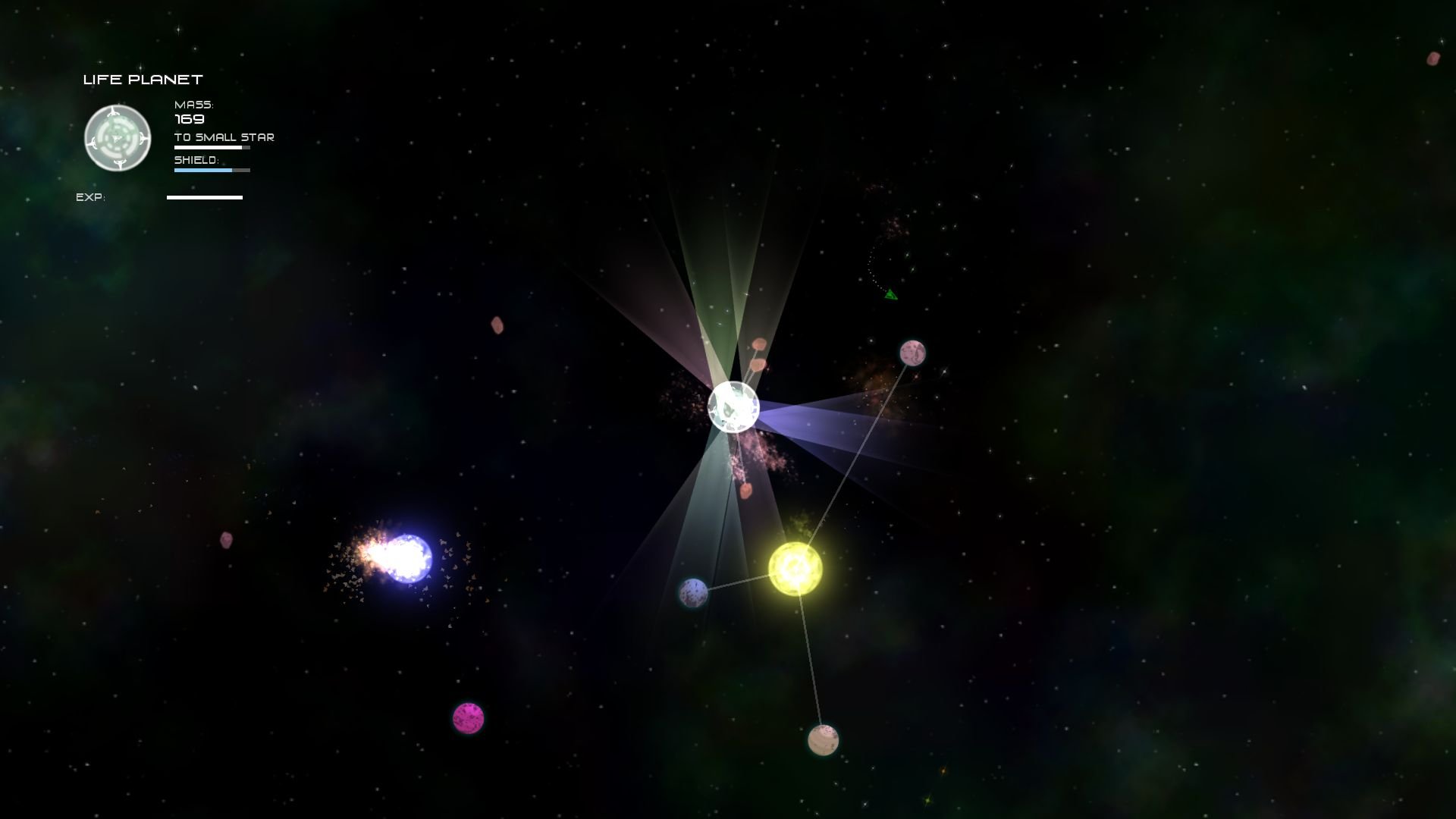Select the LIFE PLANET title text
The height and width of the screenshot is (819, 1456).
(x=143, y=78)
